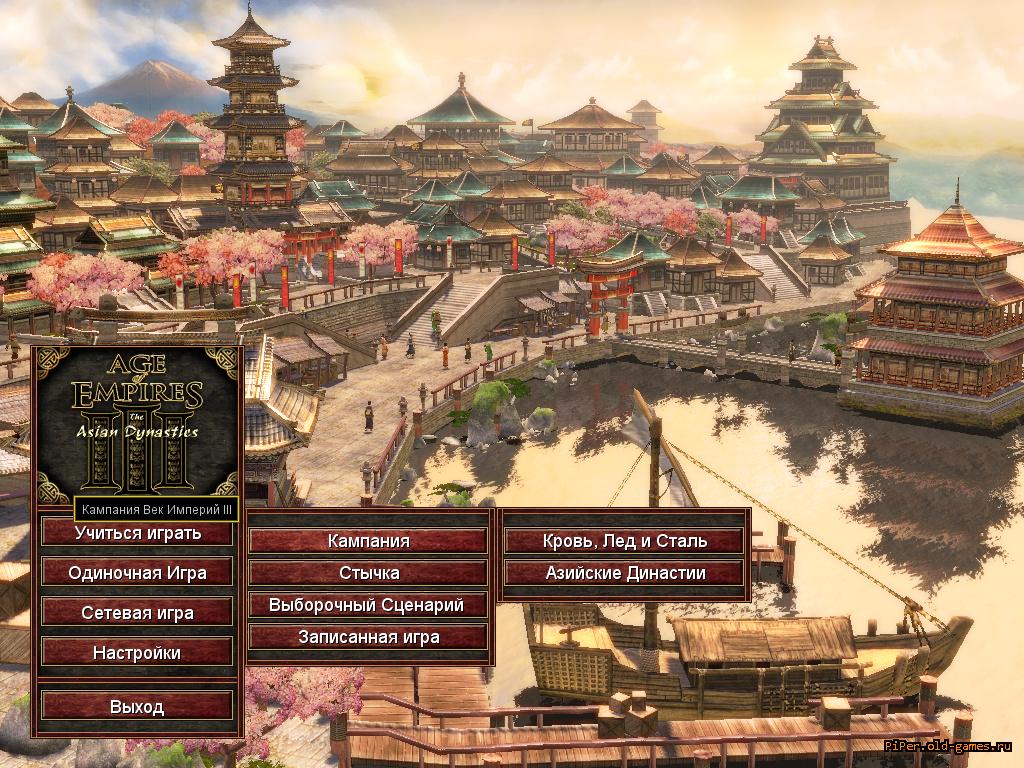Open Записанная игра recorded game
The width and height of the screenshot is (1024, 768).
368,637
